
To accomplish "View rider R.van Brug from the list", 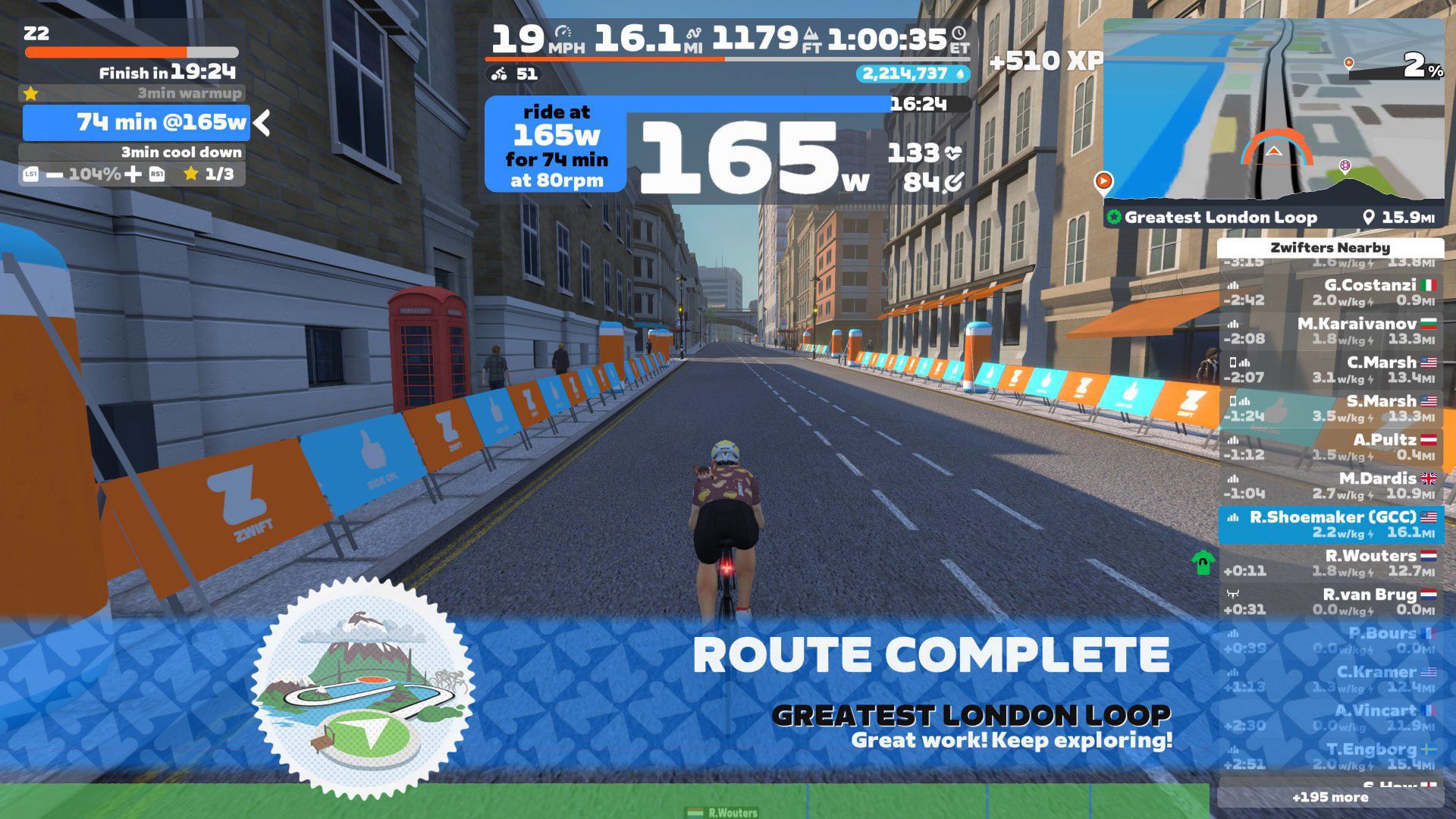I will [x=1330, y=601].
